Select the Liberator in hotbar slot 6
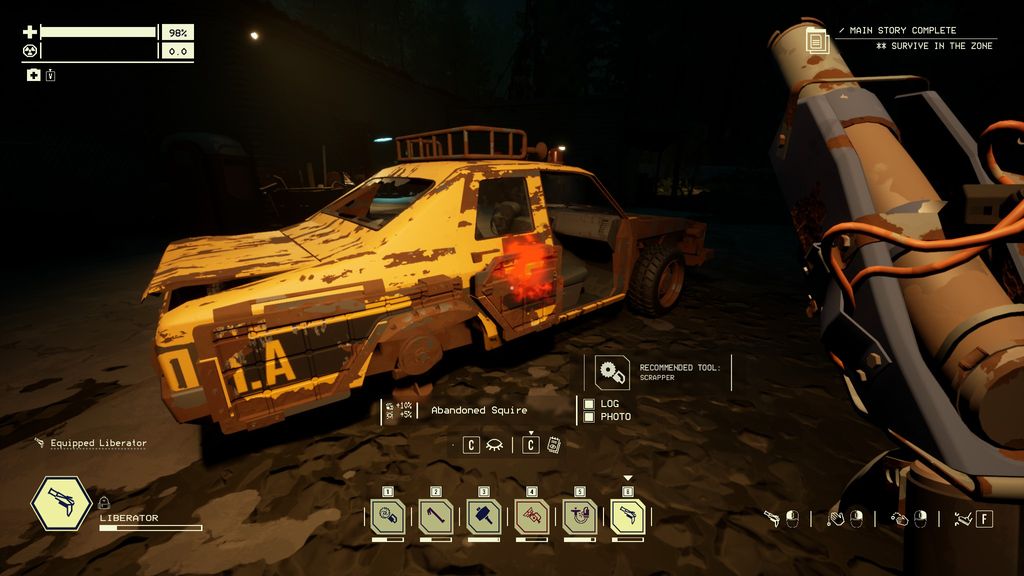The image size is (1024, 576). (x=628, y=516)
